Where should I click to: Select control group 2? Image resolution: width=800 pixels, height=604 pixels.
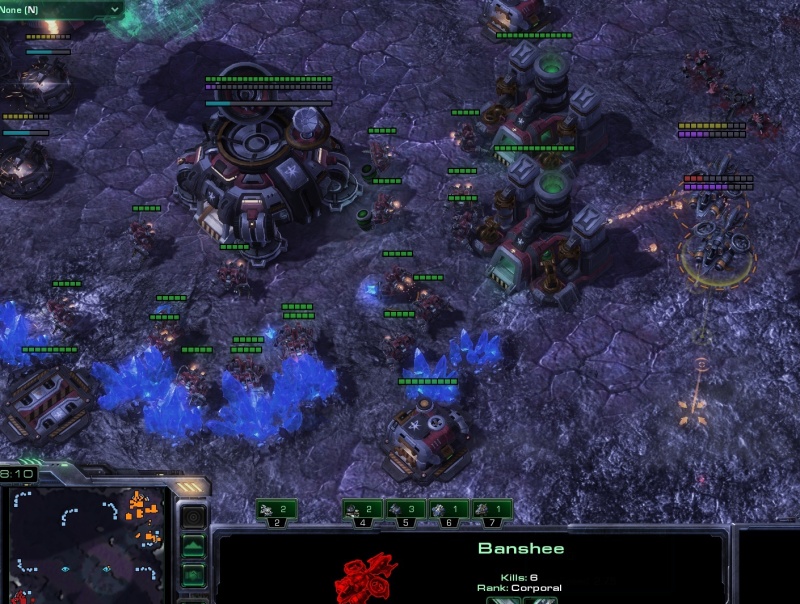[x=277, y=510]
